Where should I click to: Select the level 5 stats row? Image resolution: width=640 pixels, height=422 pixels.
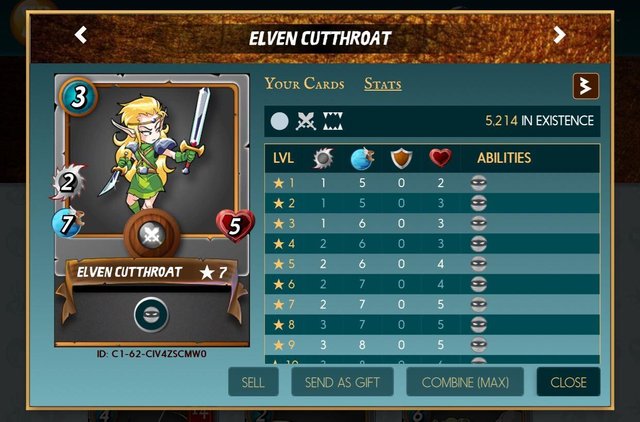(431, 264)
